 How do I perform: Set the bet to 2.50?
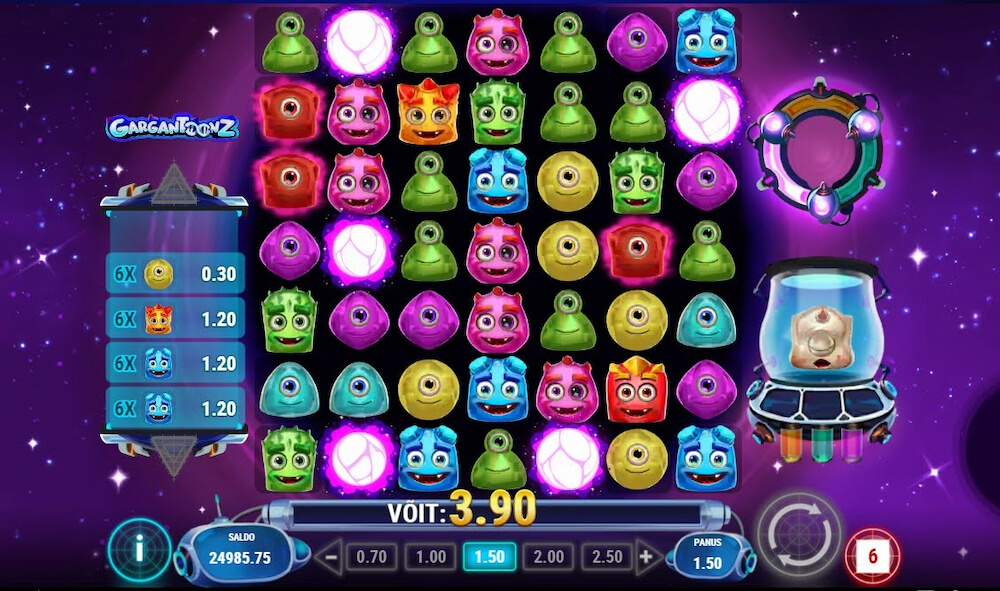coord(608,557)
